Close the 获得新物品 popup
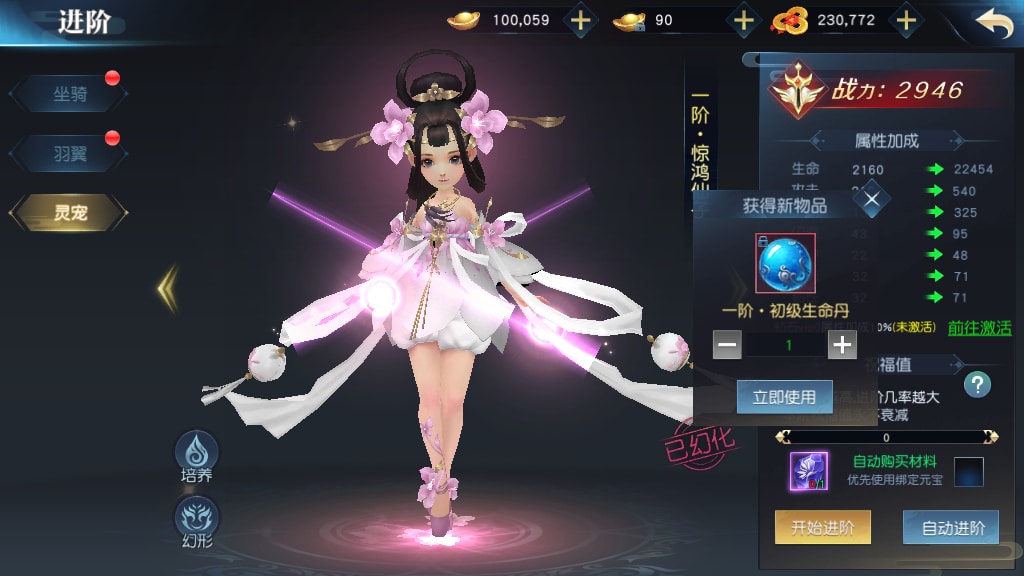The height and width of the screenshot is (576, 1024). [872, 200]
